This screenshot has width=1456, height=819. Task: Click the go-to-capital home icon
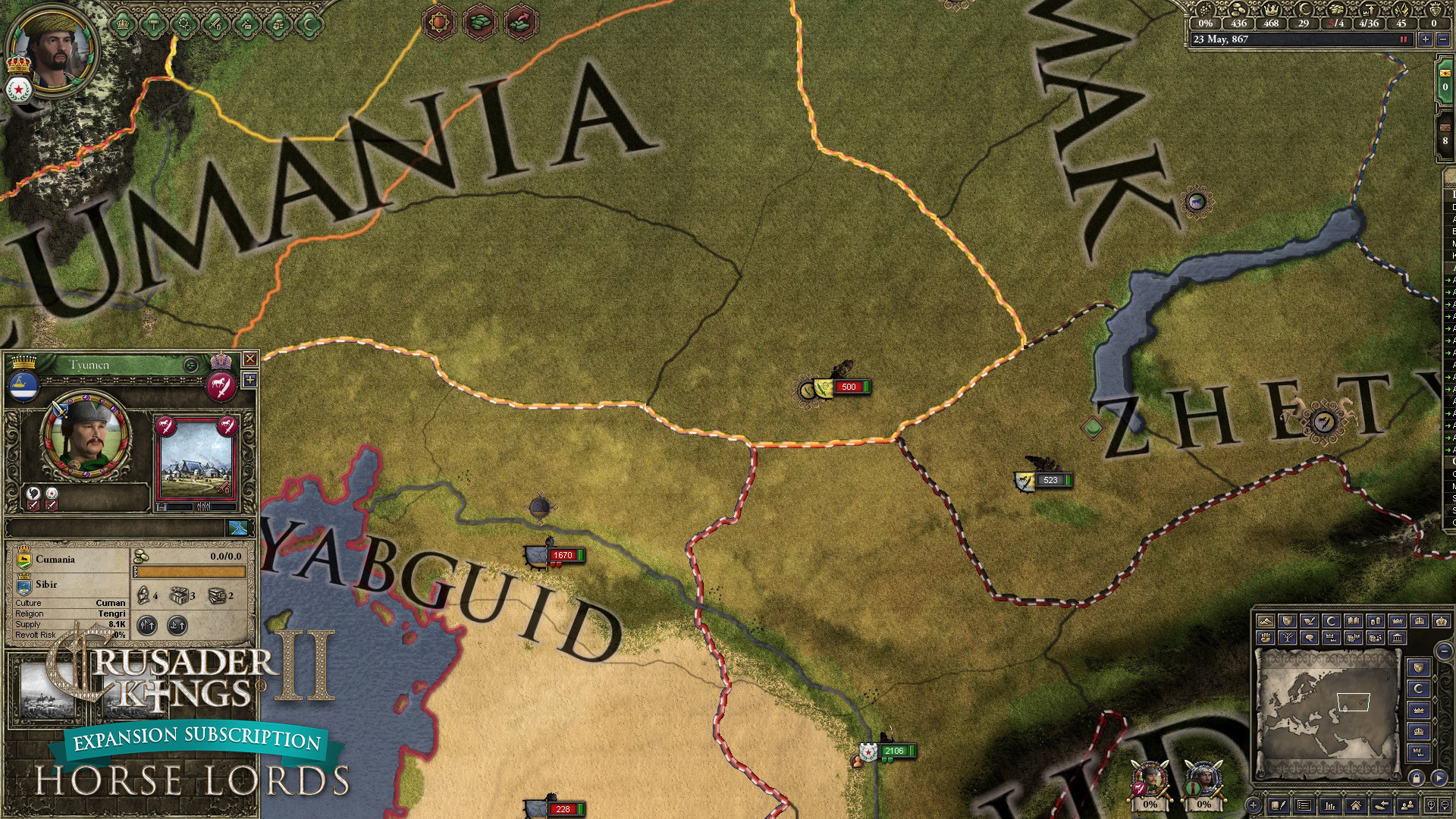(1357, 805)
